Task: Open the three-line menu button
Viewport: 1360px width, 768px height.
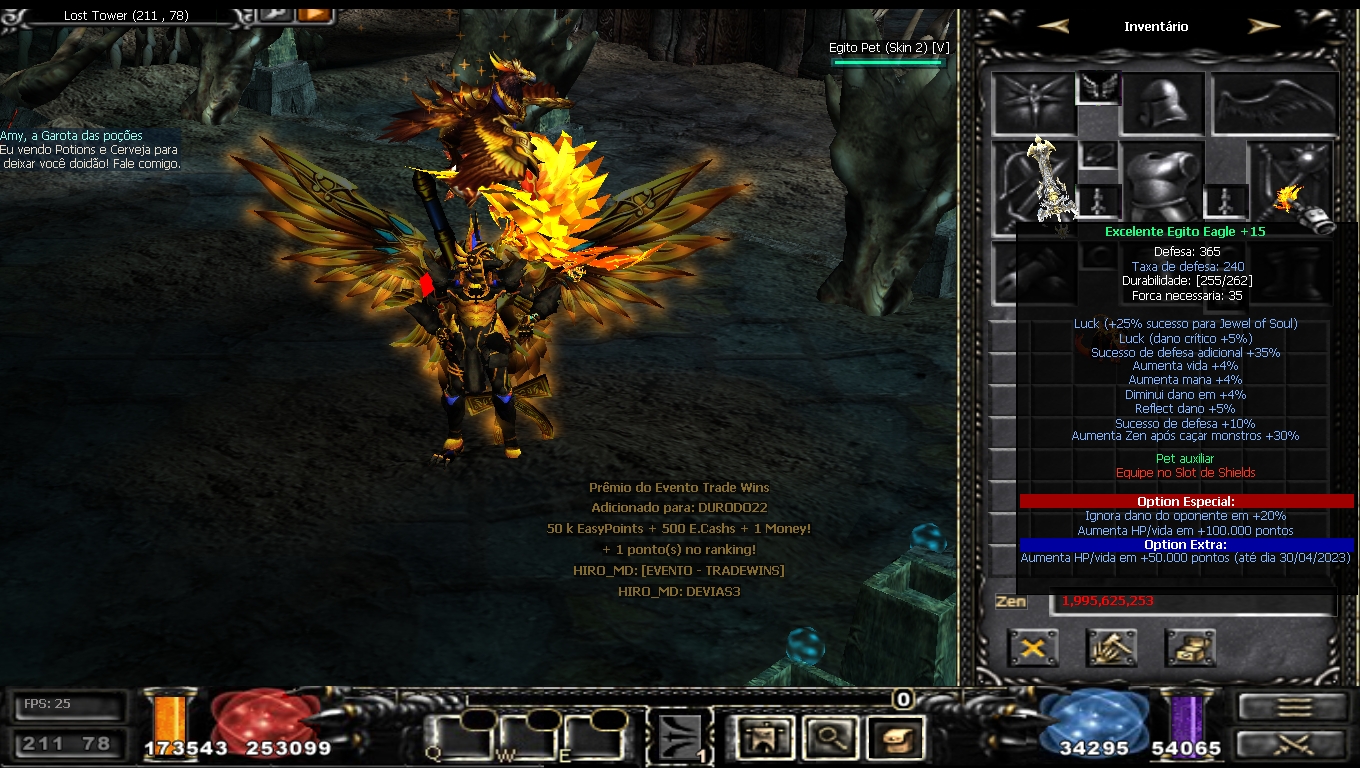Action: click(x=1294, y=706)
